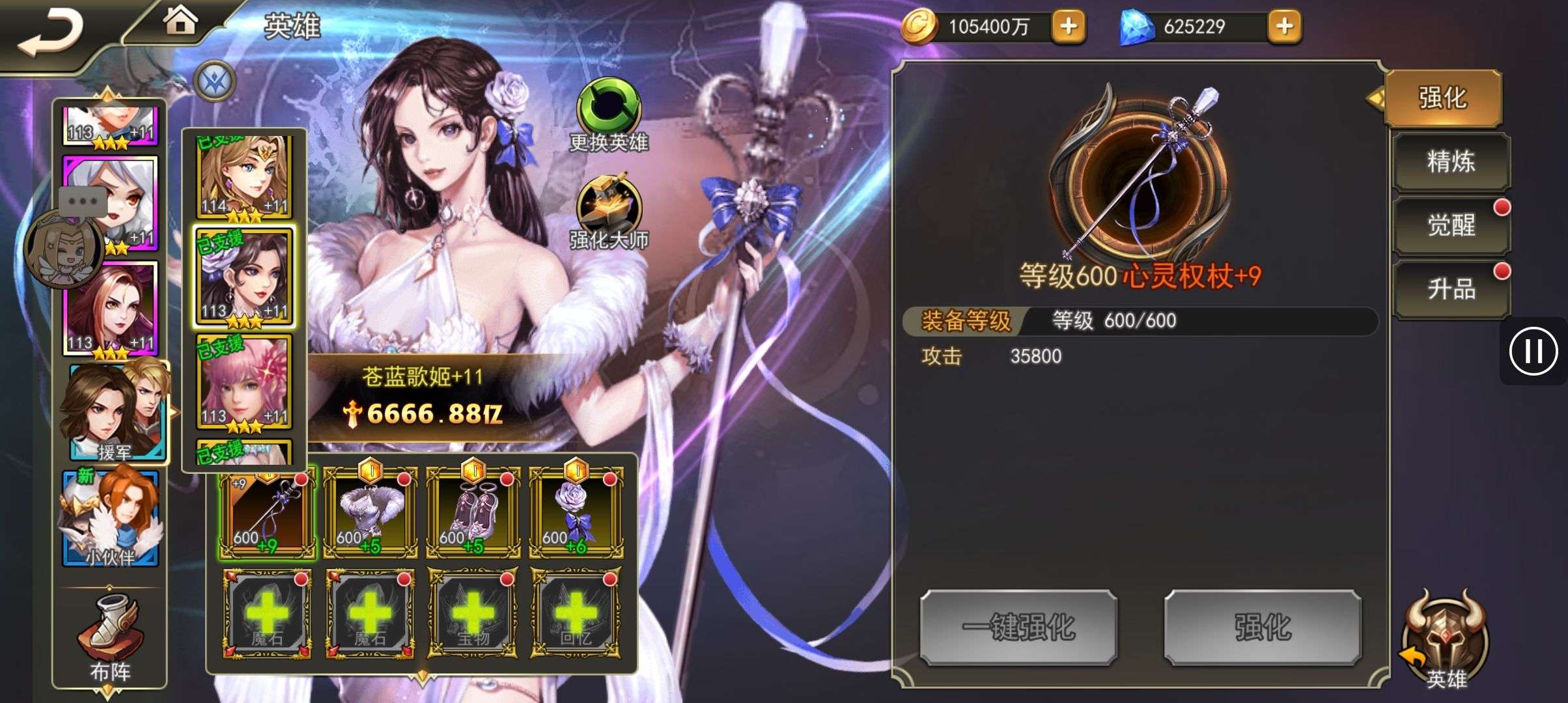Add more gold coins
Viewport: 1568px width, 703px height.
pyautogui.click(x=1069, y=27)
